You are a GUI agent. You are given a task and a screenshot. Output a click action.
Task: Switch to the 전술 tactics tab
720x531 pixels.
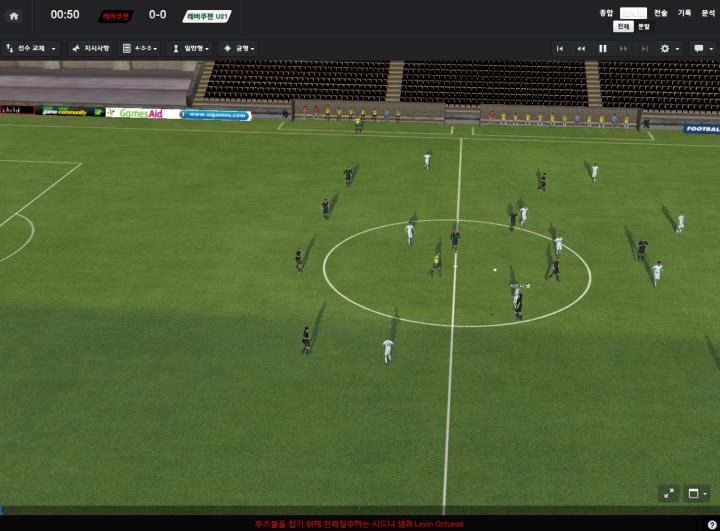[x=660, y=13]
